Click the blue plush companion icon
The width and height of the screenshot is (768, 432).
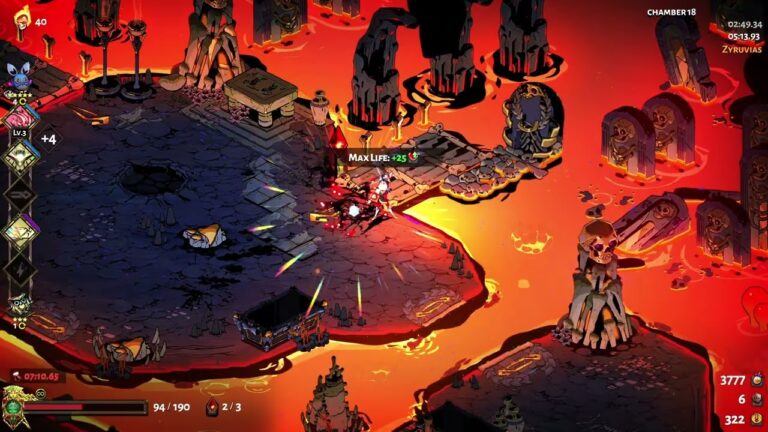(x=19, y=73)
